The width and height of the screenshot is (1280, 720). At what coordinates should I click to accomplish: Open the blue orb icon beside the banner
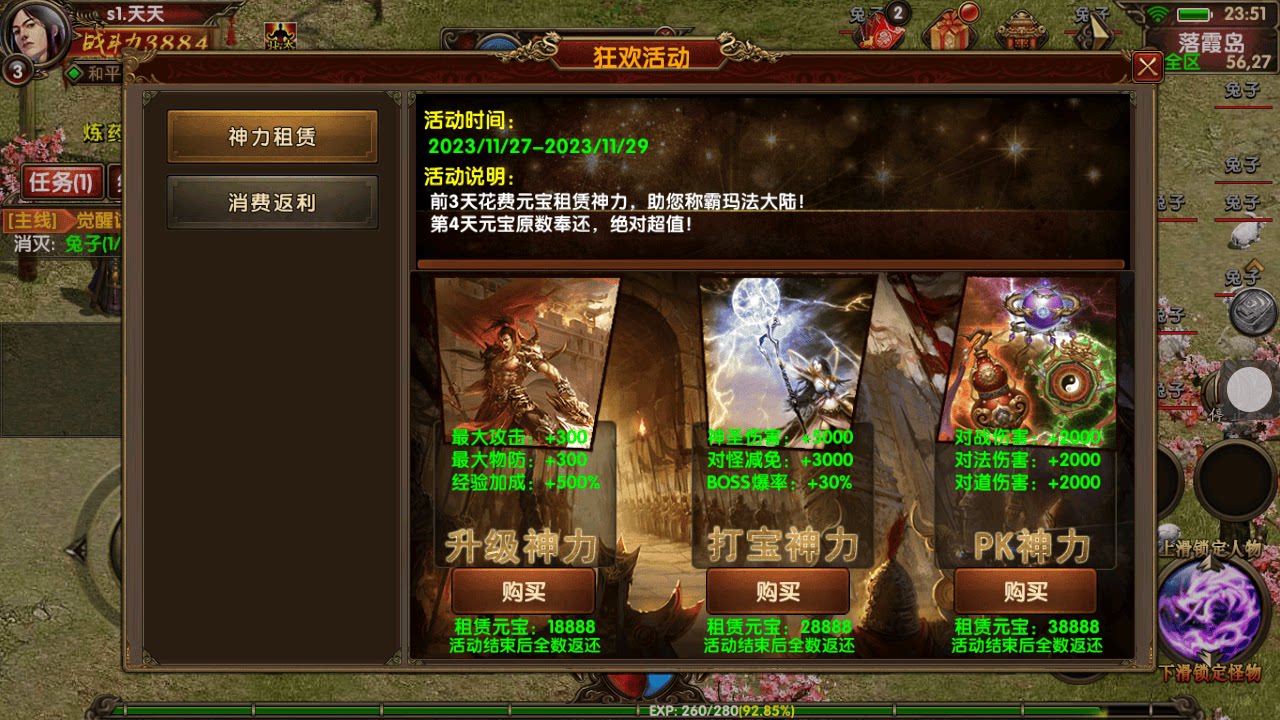click(497, 44)
